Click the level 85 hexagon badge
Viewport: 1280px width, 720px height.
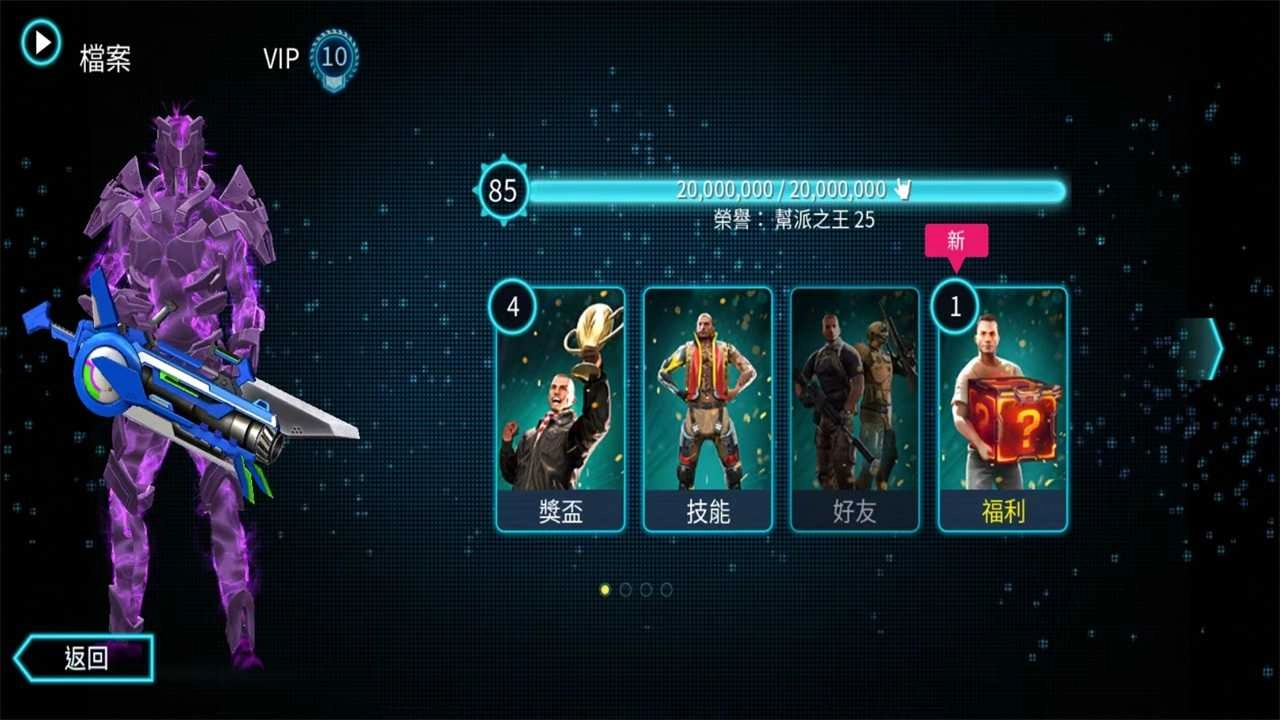pos(502,190)
